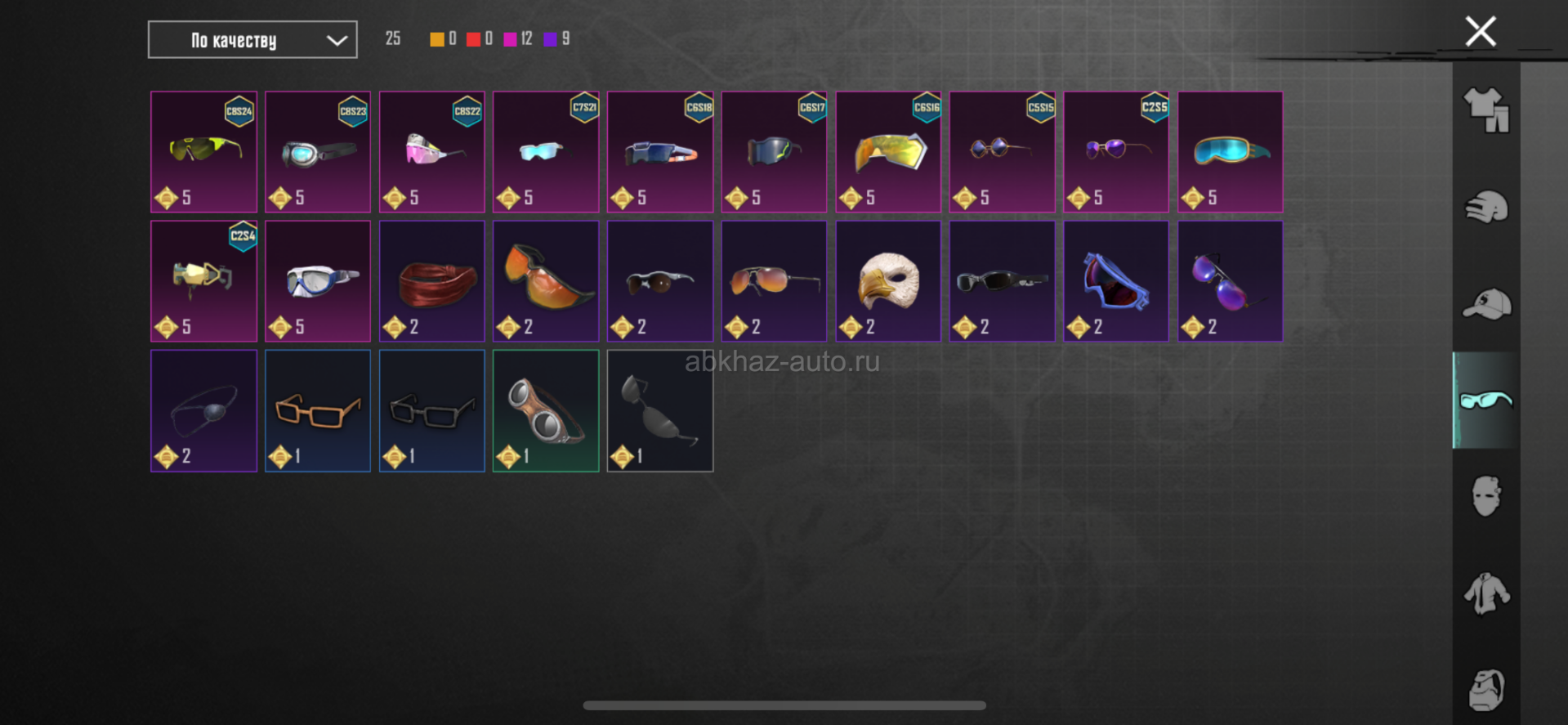Viewport: 1568px width, 725px height.
Task: Select the golden C6S16 visor item
Action: (888, 152)
